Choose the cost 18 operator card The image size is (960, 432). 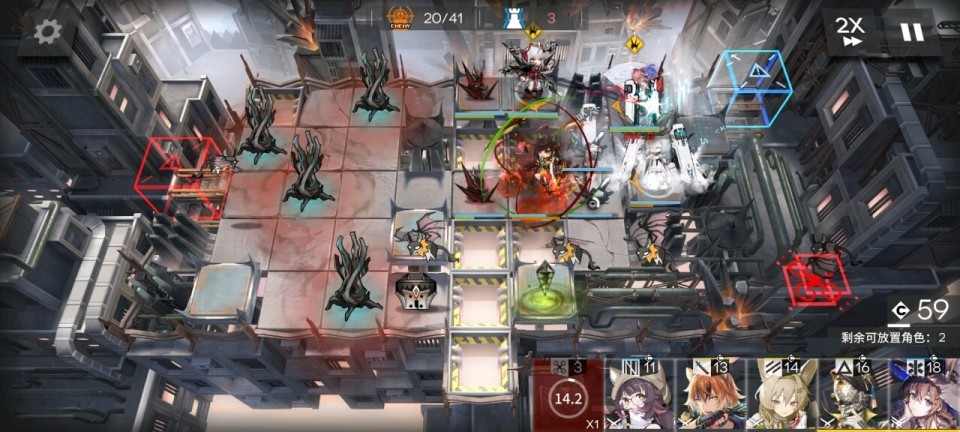(922, 396)
